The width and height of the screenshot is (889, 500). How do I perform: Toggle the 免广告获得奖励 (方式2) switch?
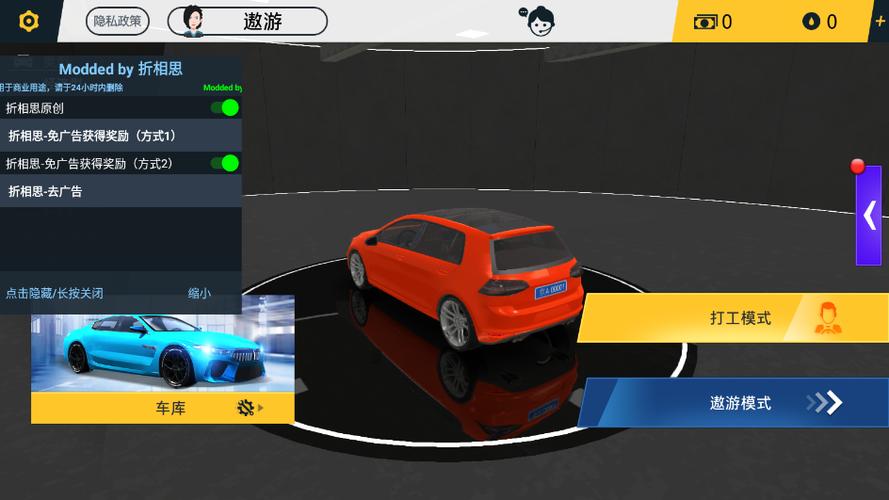coord(225,163)
